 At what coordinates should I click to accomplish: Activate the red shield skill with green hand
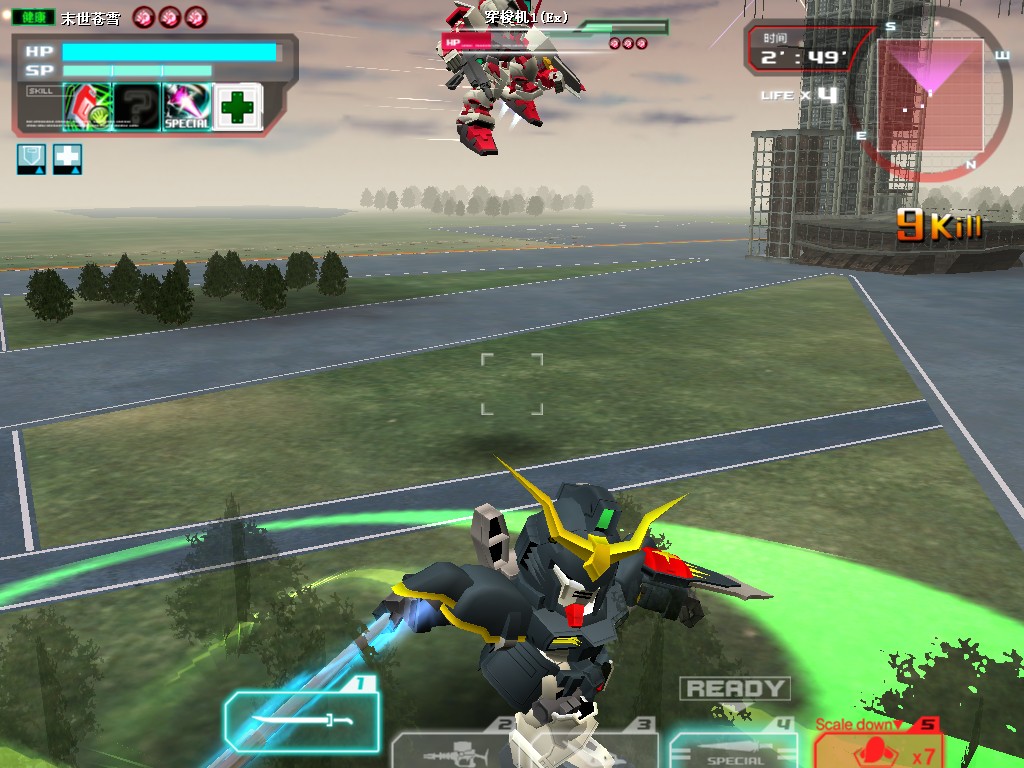(87, 107)
